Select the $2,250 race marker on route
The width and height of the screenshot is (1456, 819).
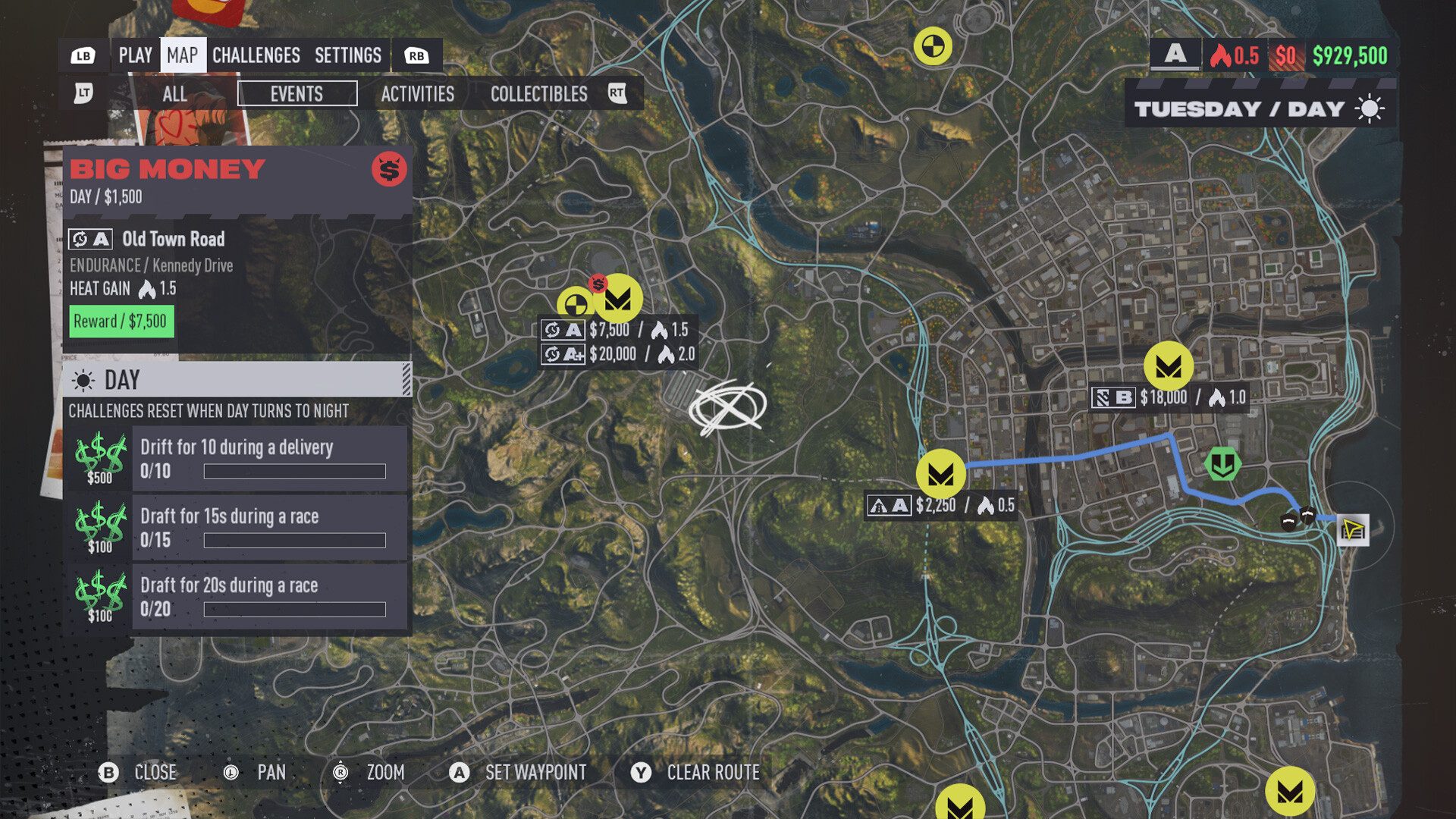pyautogui.click(x=940, y=475)
